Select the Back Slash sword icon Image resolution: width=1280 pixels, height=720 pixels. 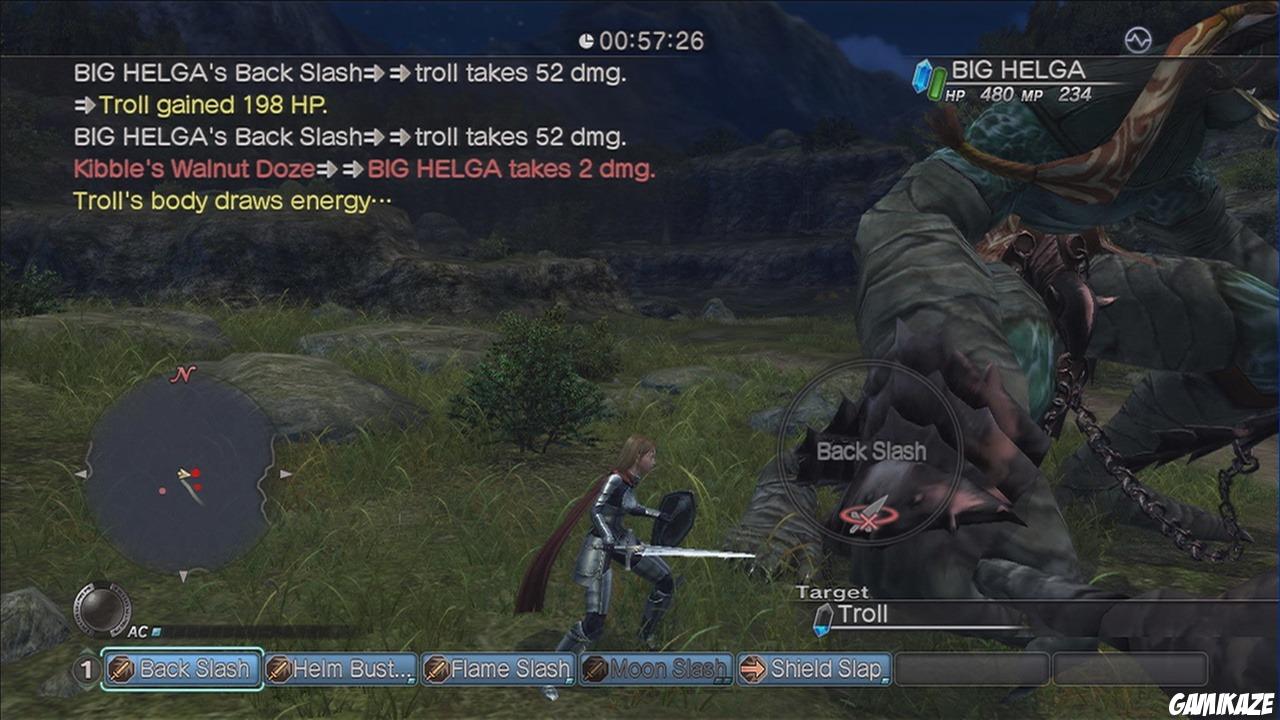pyautogui.click(x=119, y=670)
